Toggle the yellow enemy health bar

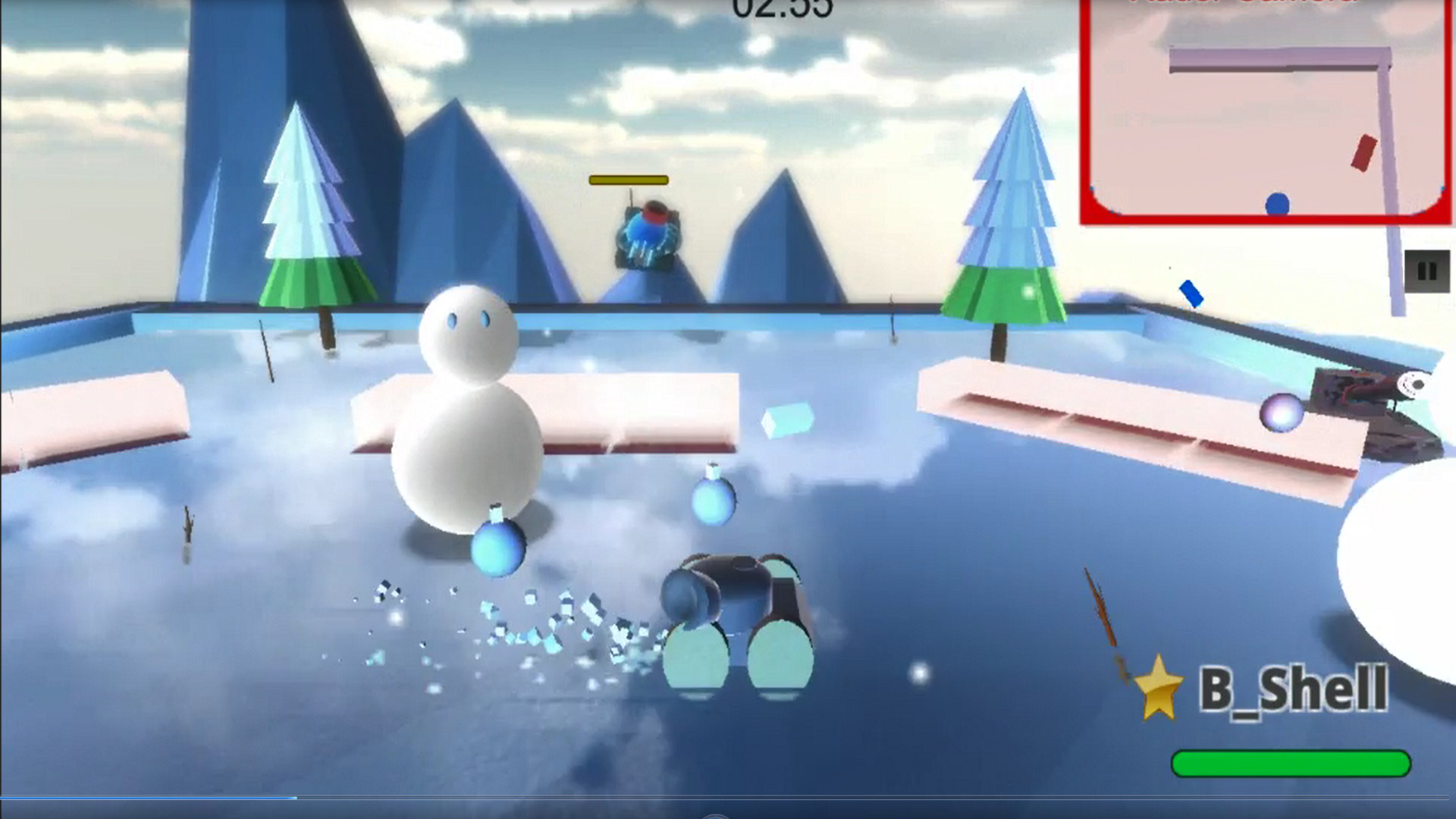click(x=628, y=180)
